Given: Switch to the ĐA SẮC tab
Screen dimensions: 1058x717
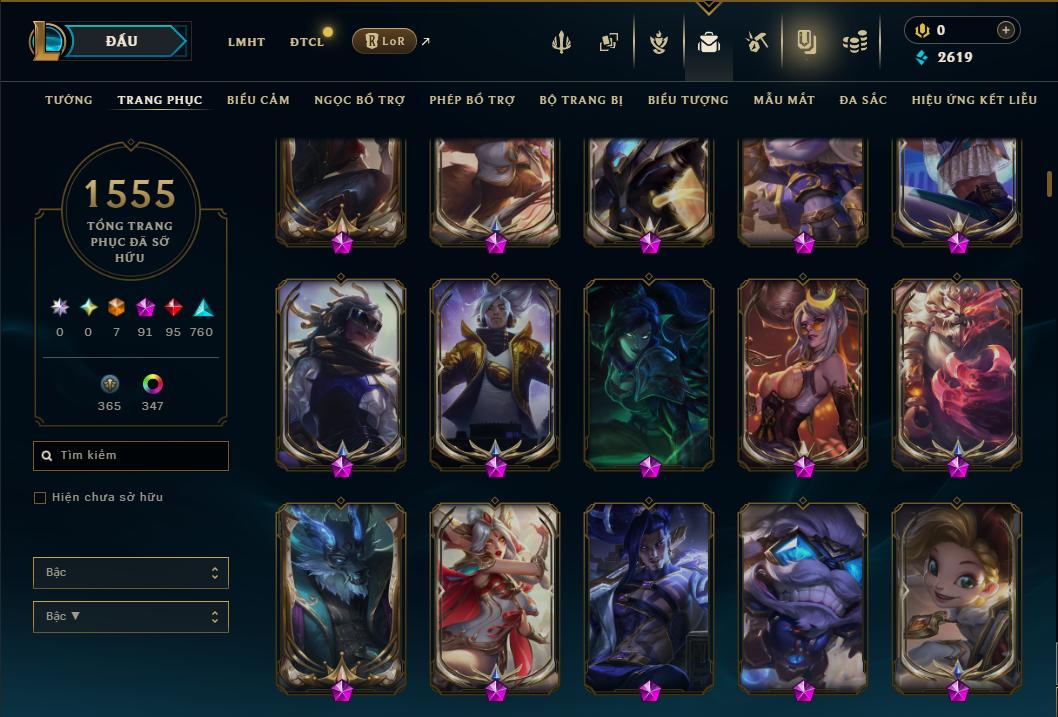Looking at the screenshot, I should [863, 100].
